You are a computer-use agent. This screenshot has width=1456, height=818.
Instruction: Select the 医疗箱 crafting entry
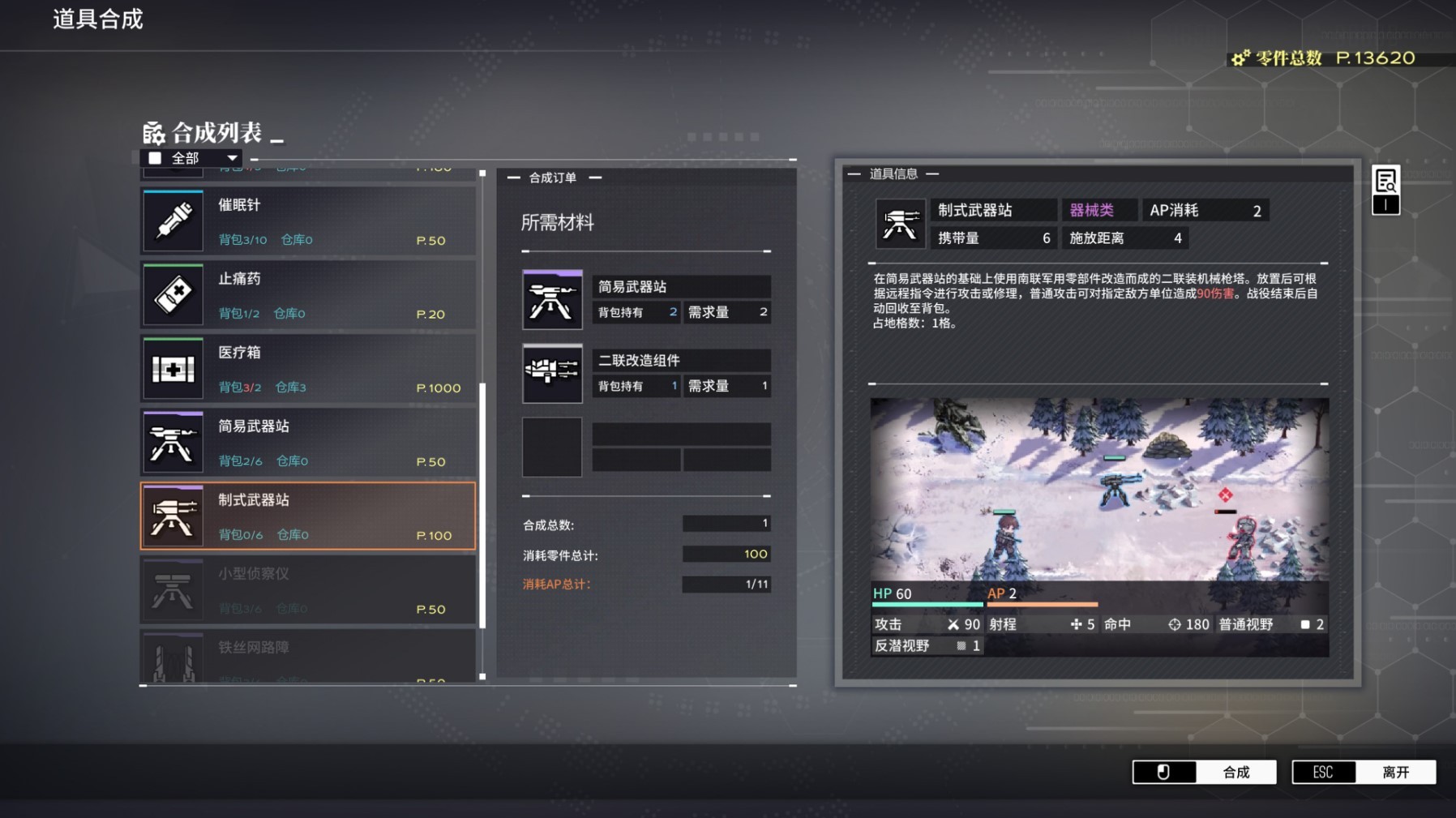(308, 369)
